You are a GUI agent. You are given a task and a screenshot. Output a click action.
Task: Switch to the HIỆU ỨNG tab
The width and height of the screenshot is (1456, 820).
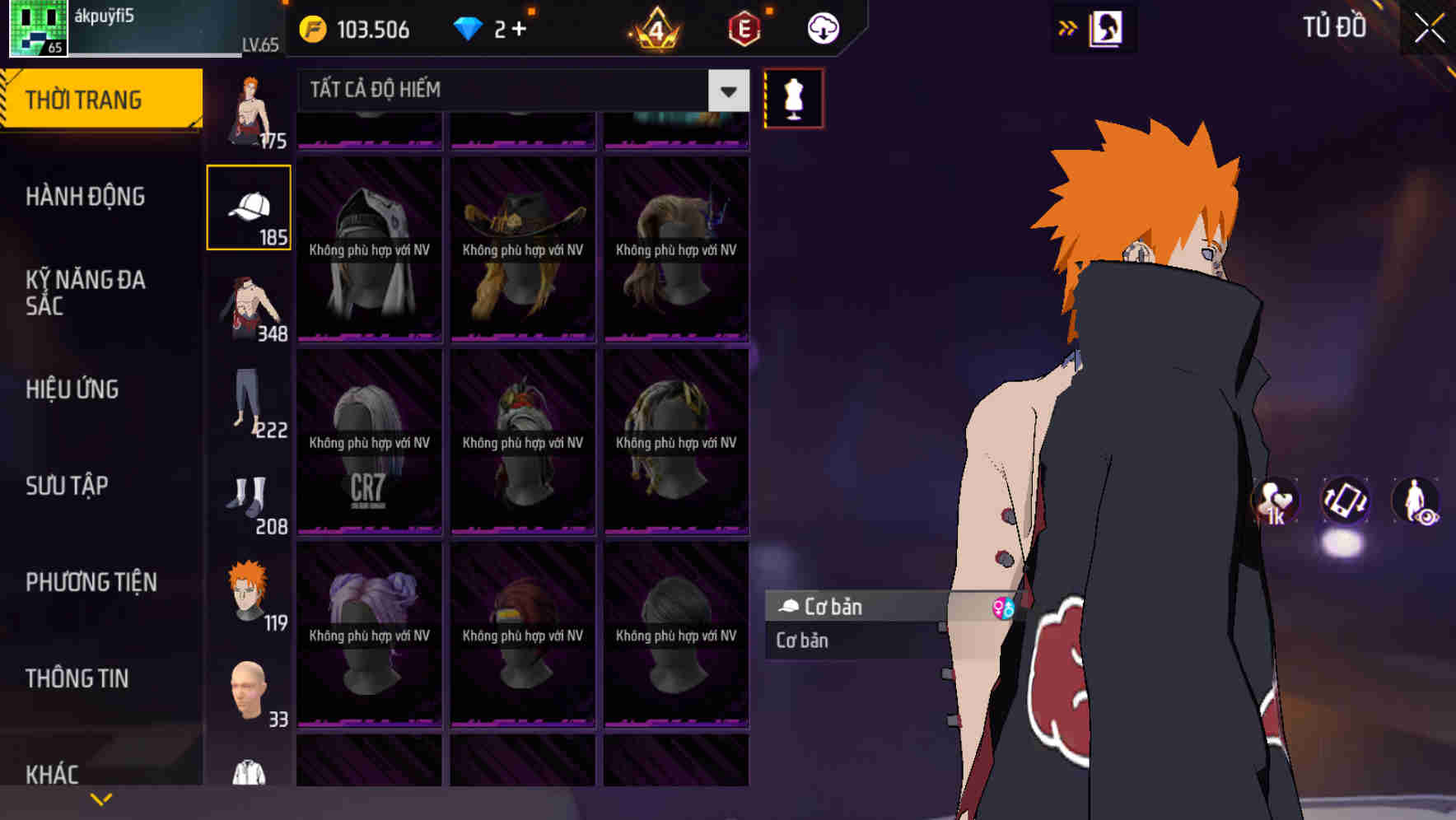[x=72, y=389]
